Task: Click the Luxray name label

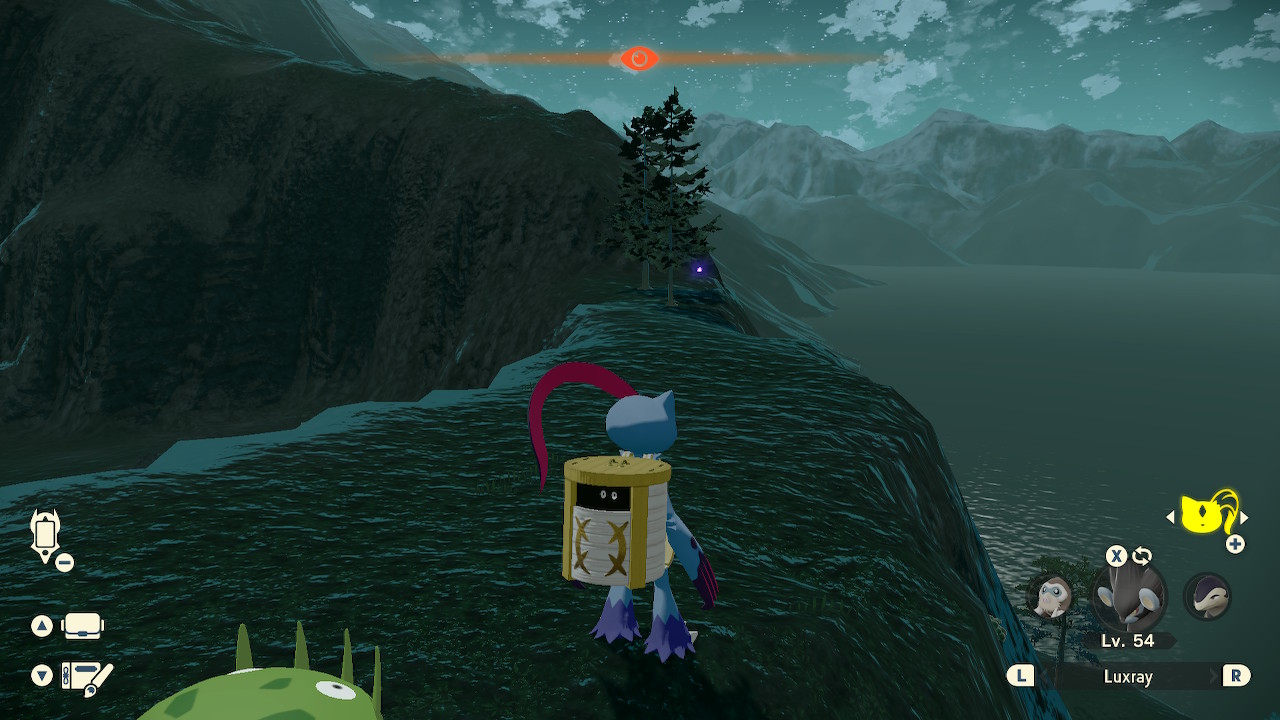Action: [x=1130, y=676]
